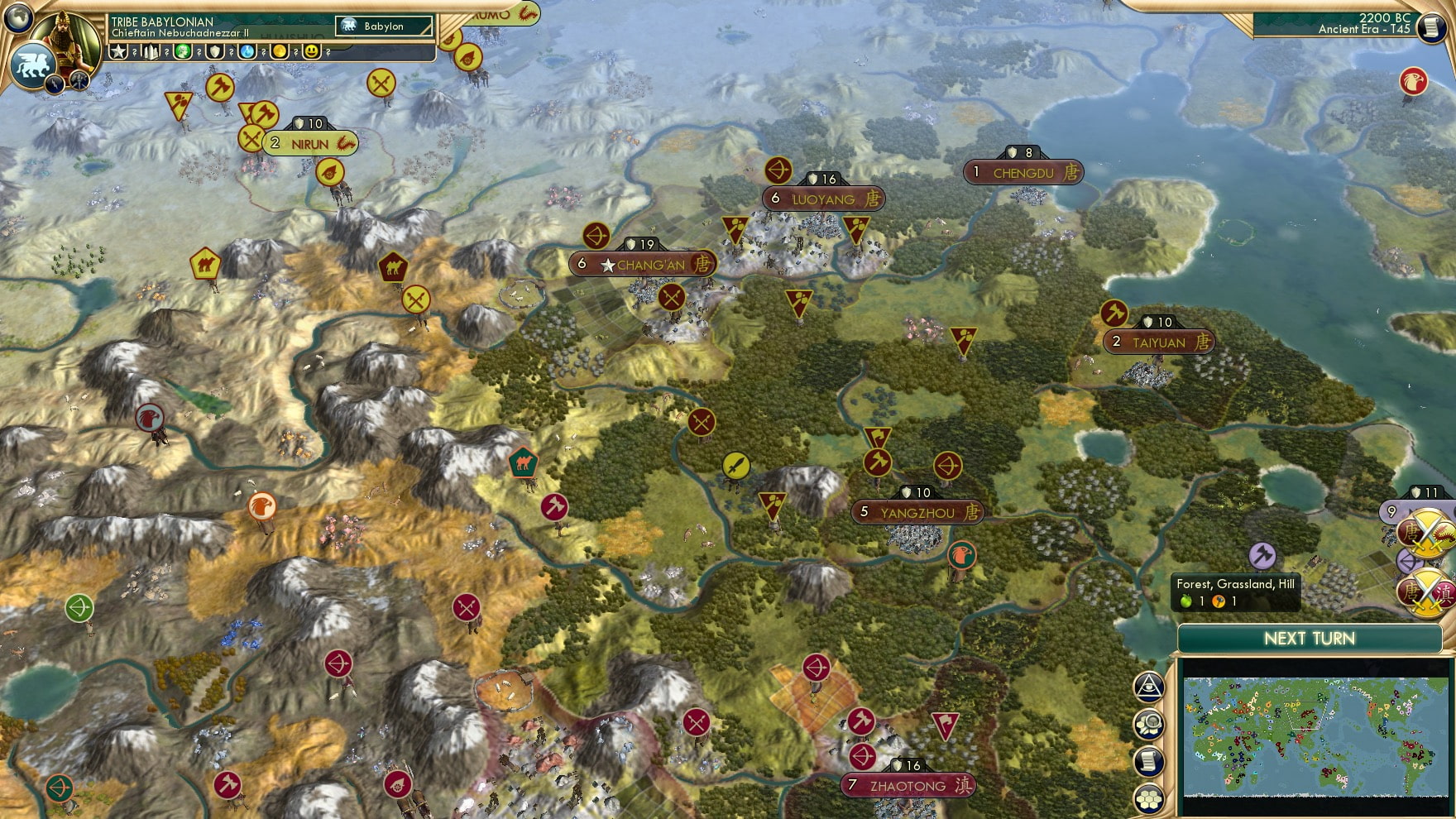Open the Civilopedia scroll icon beside the minimap

1147,760
